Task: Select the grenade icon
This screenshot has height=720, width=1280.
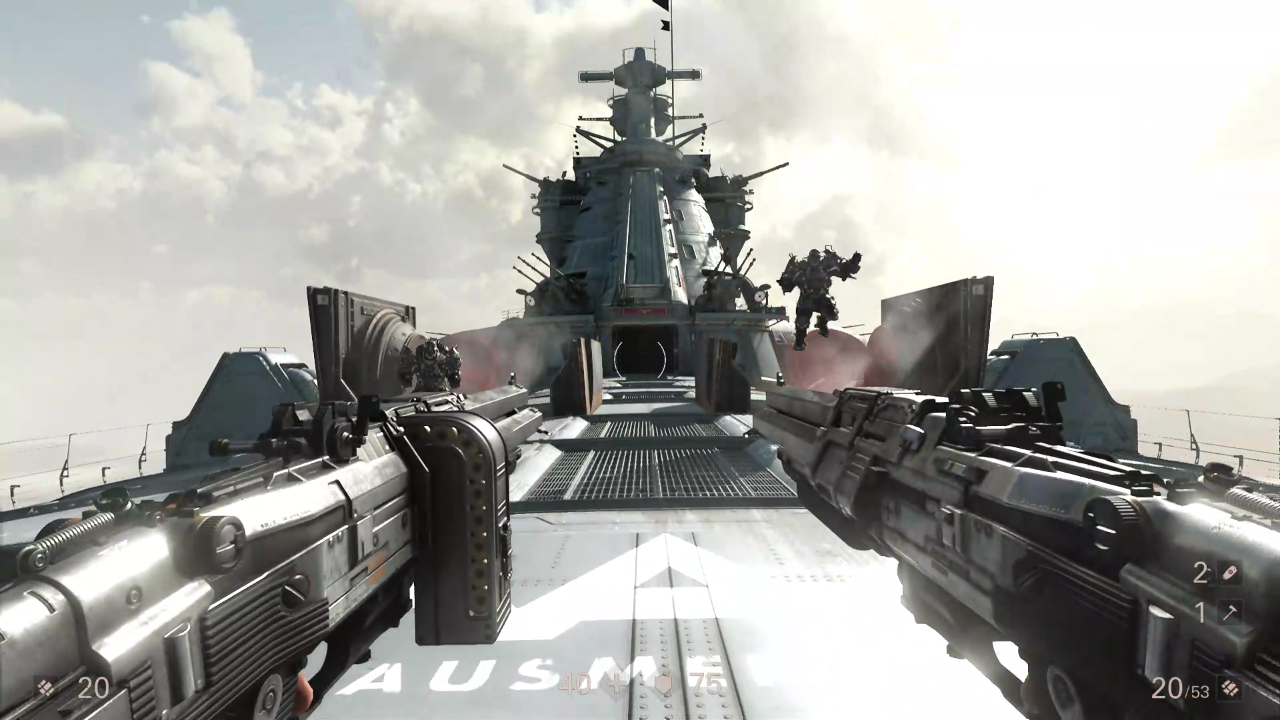Action: coord(1230,573)
